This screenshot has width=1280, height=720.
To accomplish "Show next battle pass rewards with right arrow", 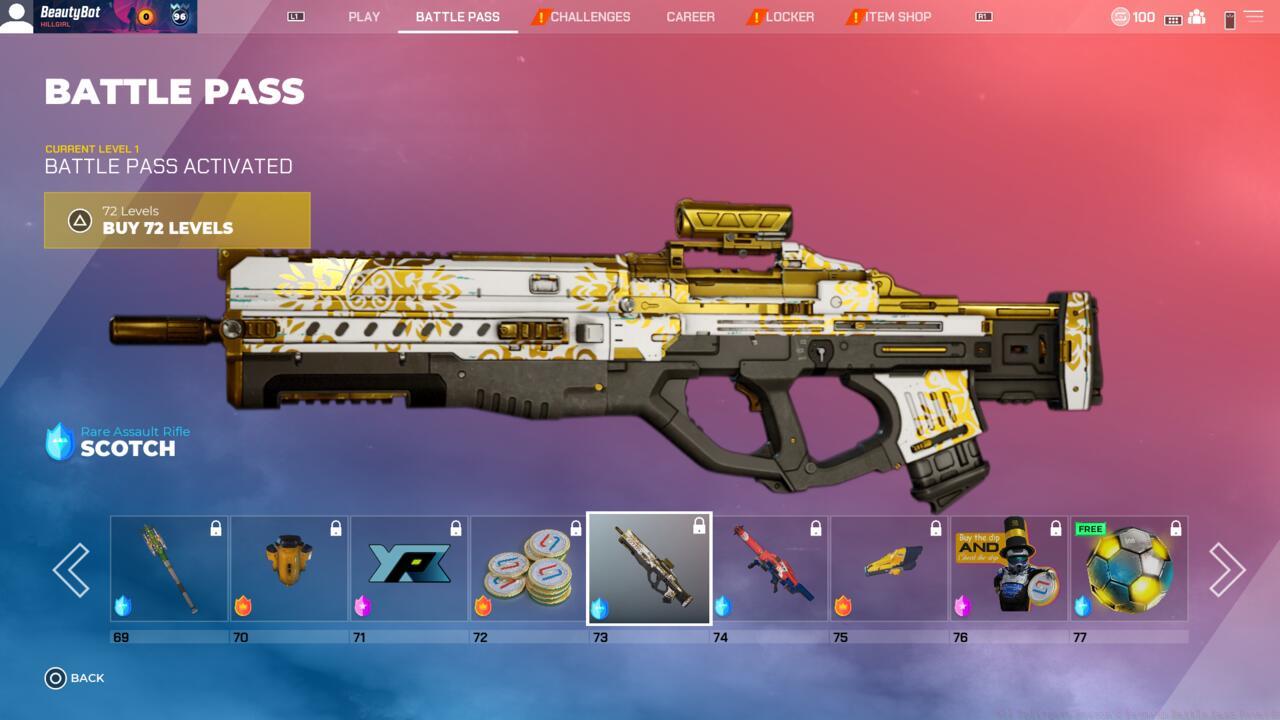I will point(1226,570).
